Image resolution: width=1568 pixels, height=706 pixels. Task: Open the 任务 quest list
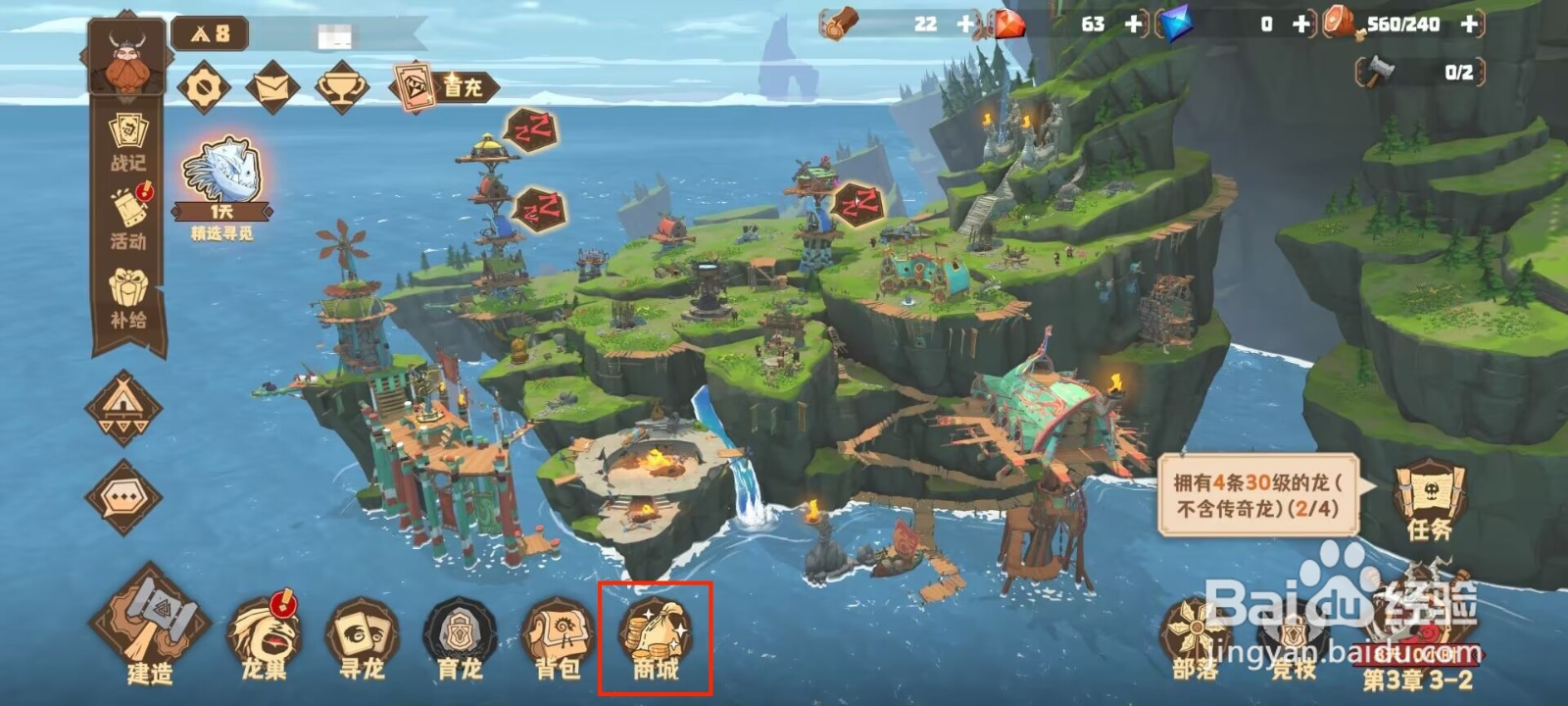pos(1429,500)
